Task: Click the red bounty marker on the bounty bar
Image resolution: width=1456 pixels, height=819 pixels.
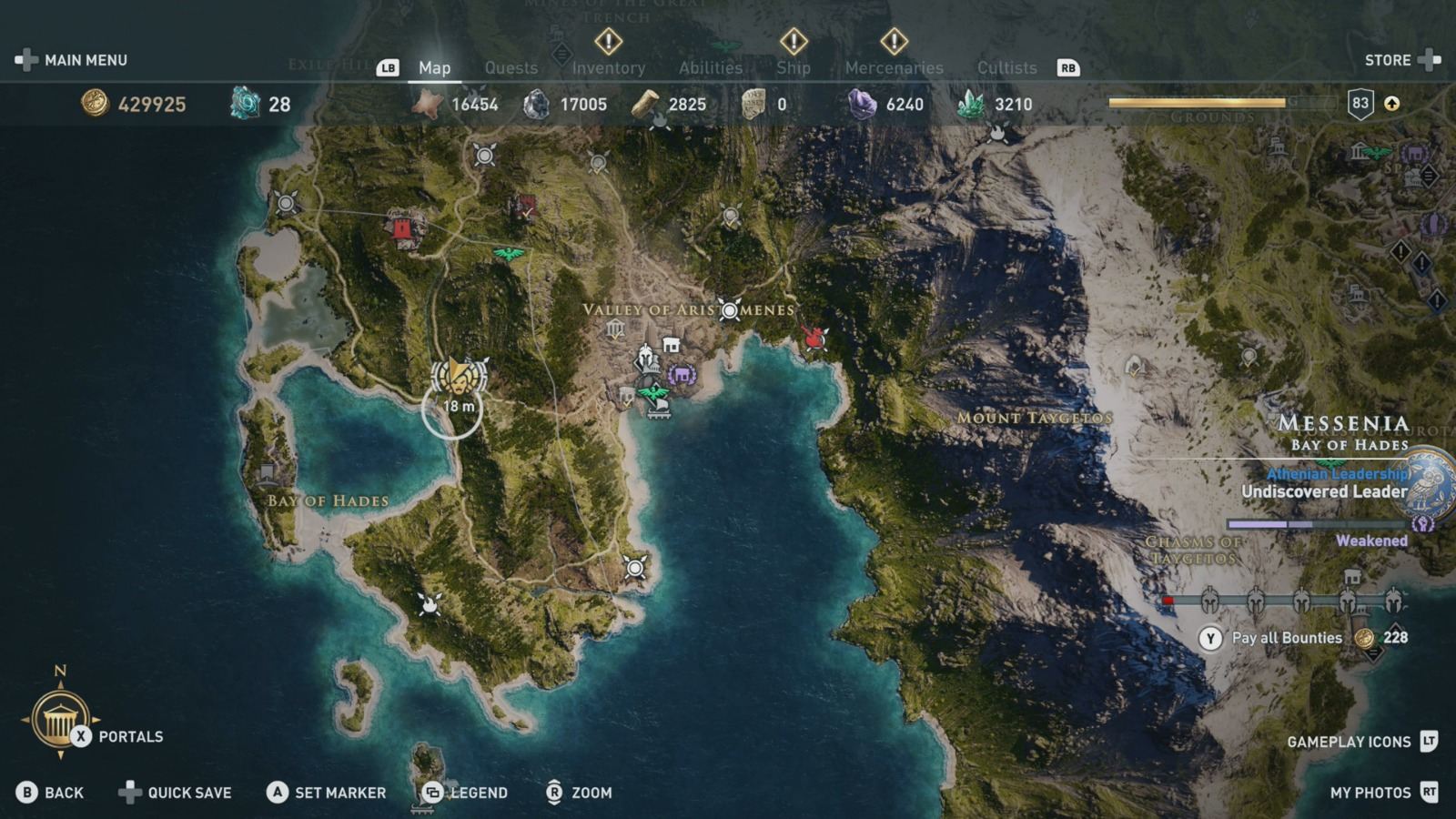Action: [x=1167, y=601]
